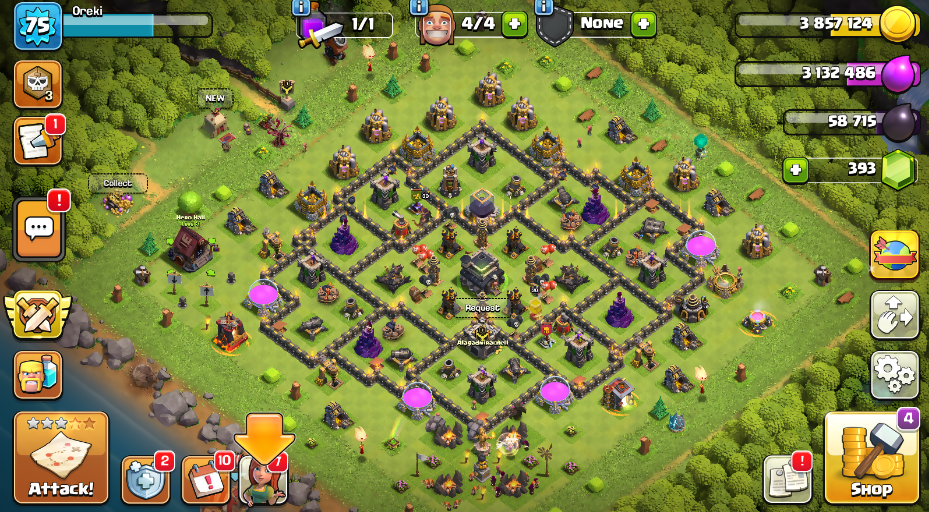
Task: Open the hand and arrows icon
Action: click(x=894, y=314)
